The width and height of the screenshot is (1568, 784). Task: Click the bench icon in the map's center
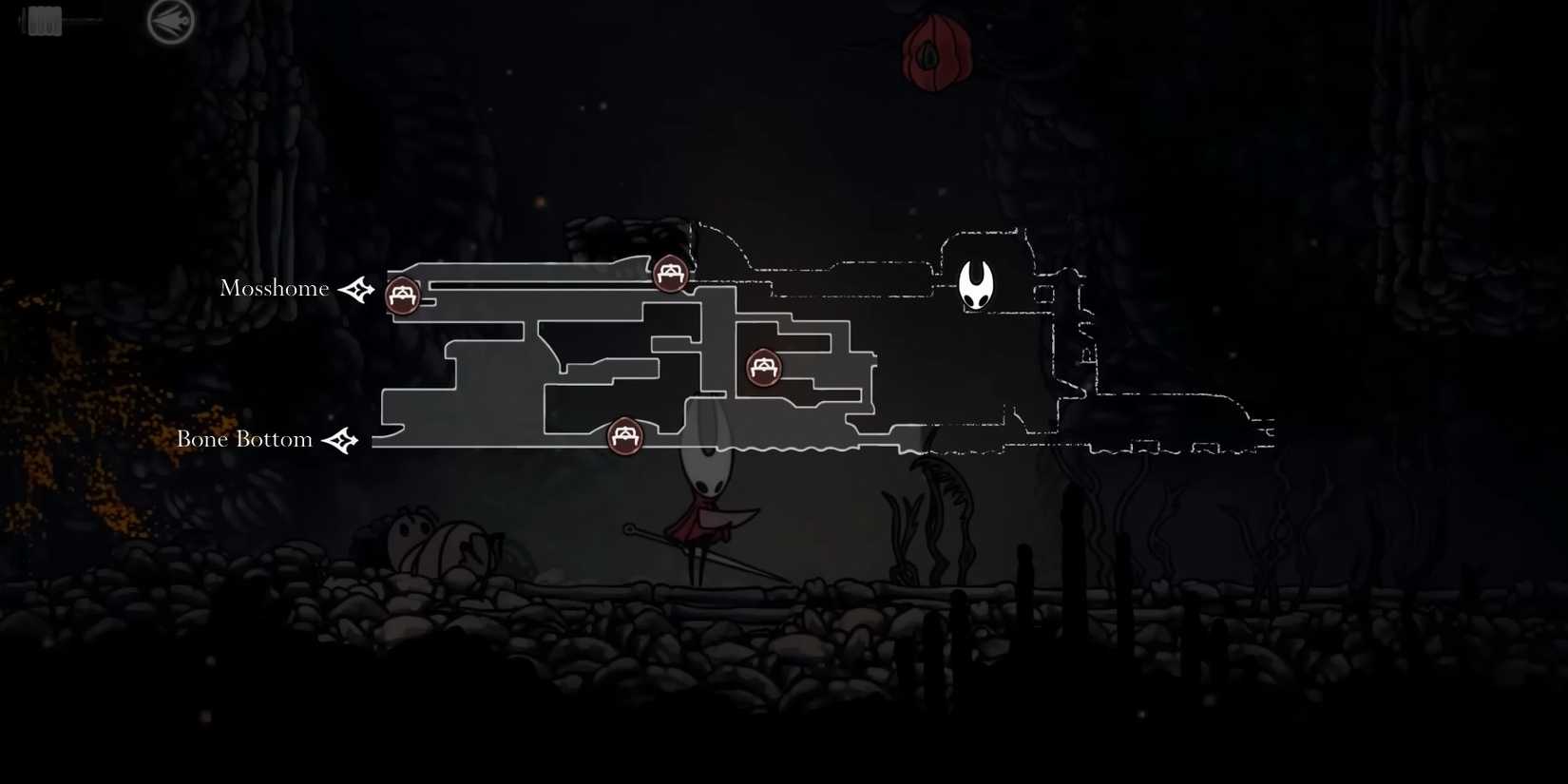(762, 368)
